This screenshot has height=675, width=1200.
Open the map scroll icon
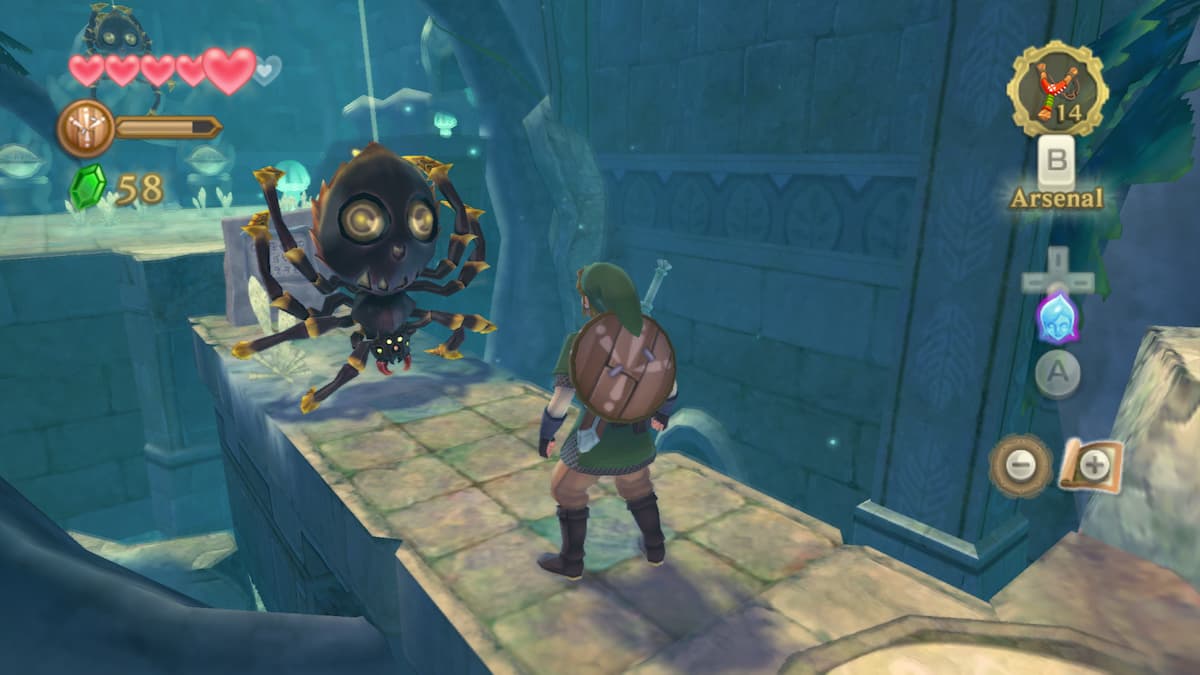point(1090,464)
